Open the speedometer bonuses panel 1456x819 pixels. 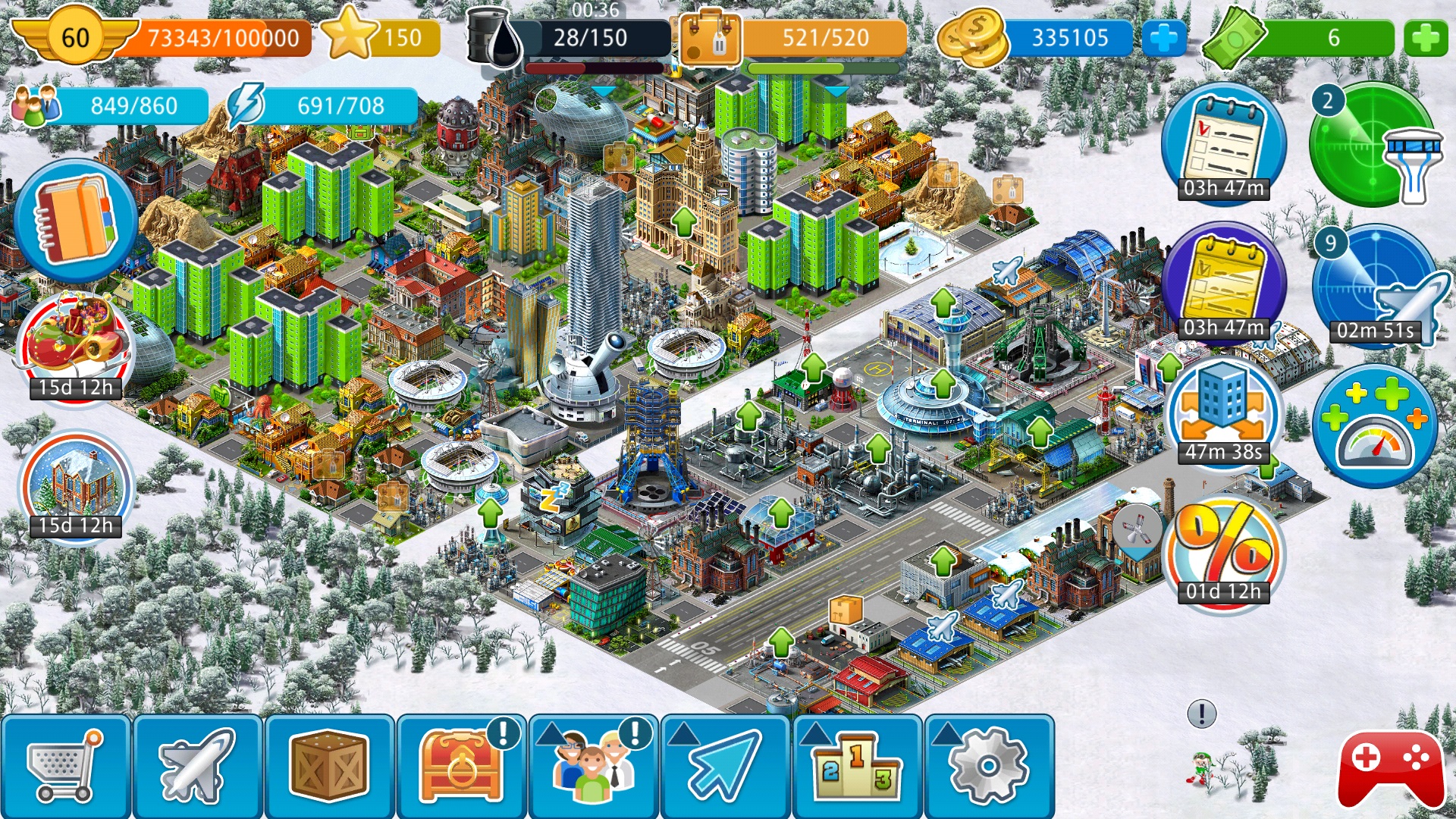click(1375, 425)
